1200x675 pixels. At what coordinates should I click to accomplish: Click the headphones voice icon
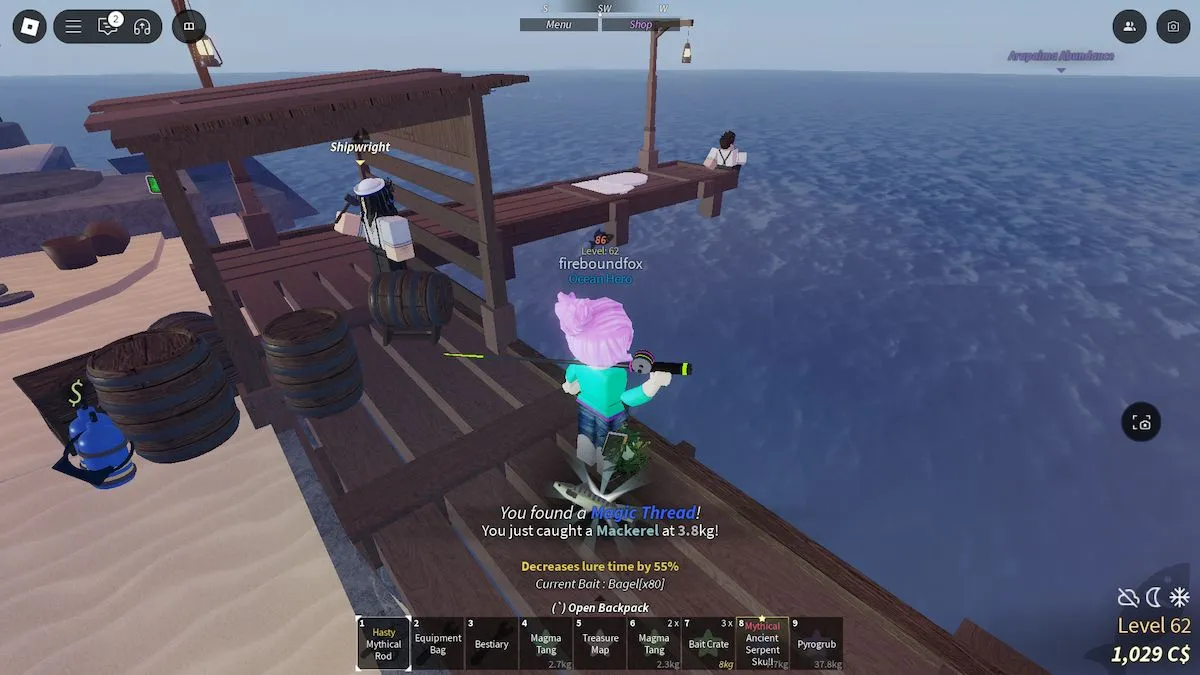[x=142, y=27]
